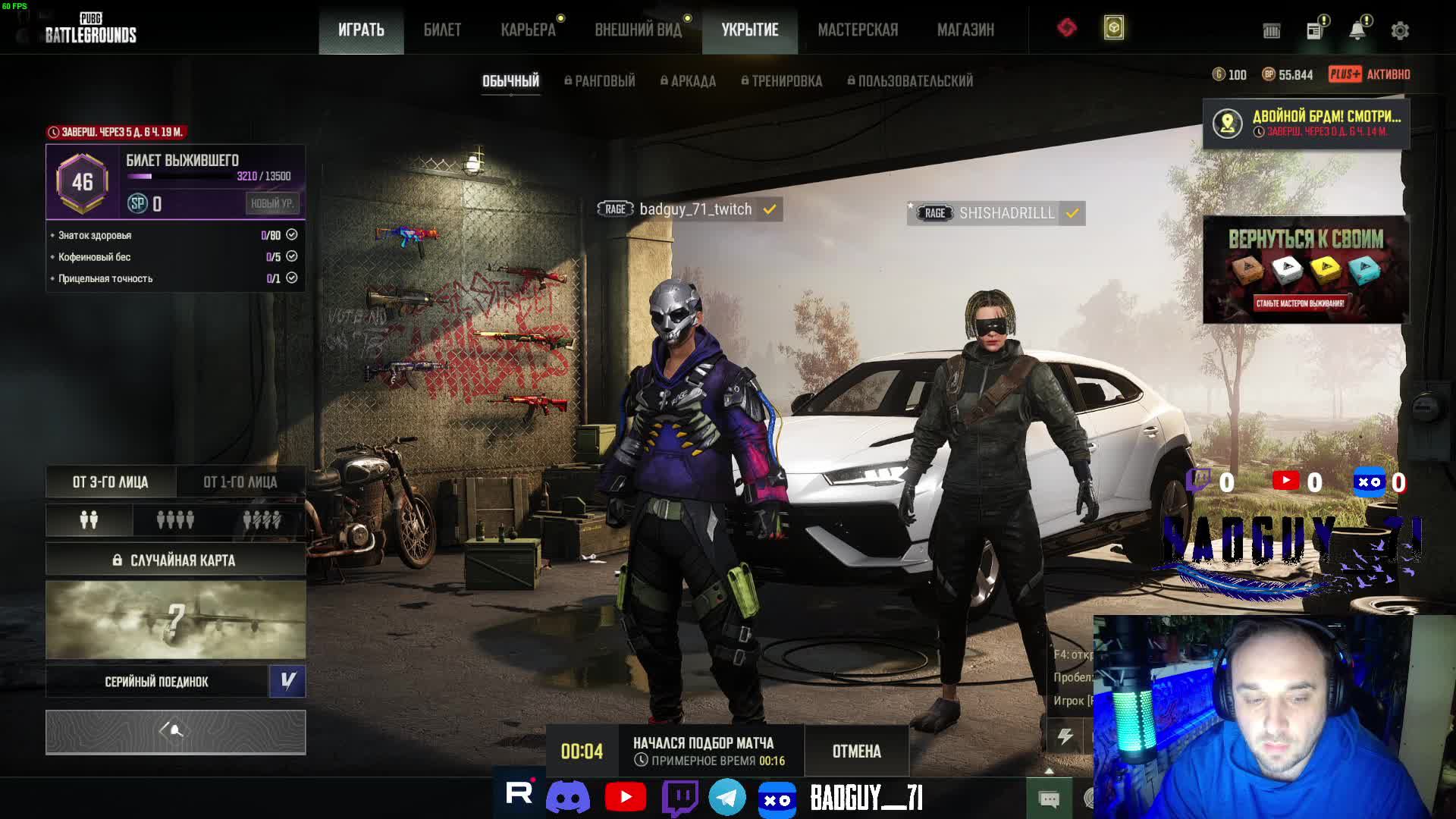This screenshot has width=1456, height=819.
Task: Switch to the Карьера tab
Action: tap(528, 30)
